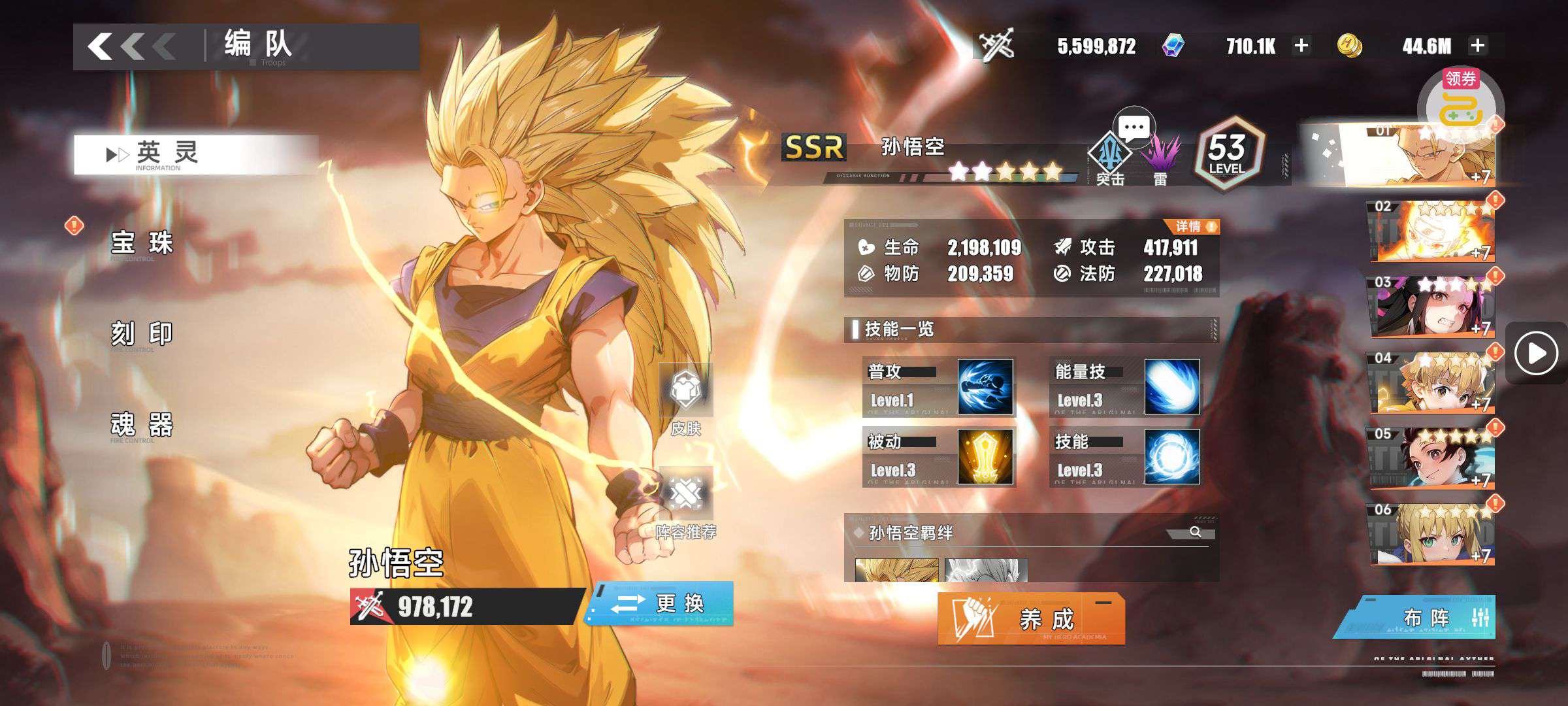
Task: Select the 能量技 energy skill icon
Action: [x=1172, y=386]
